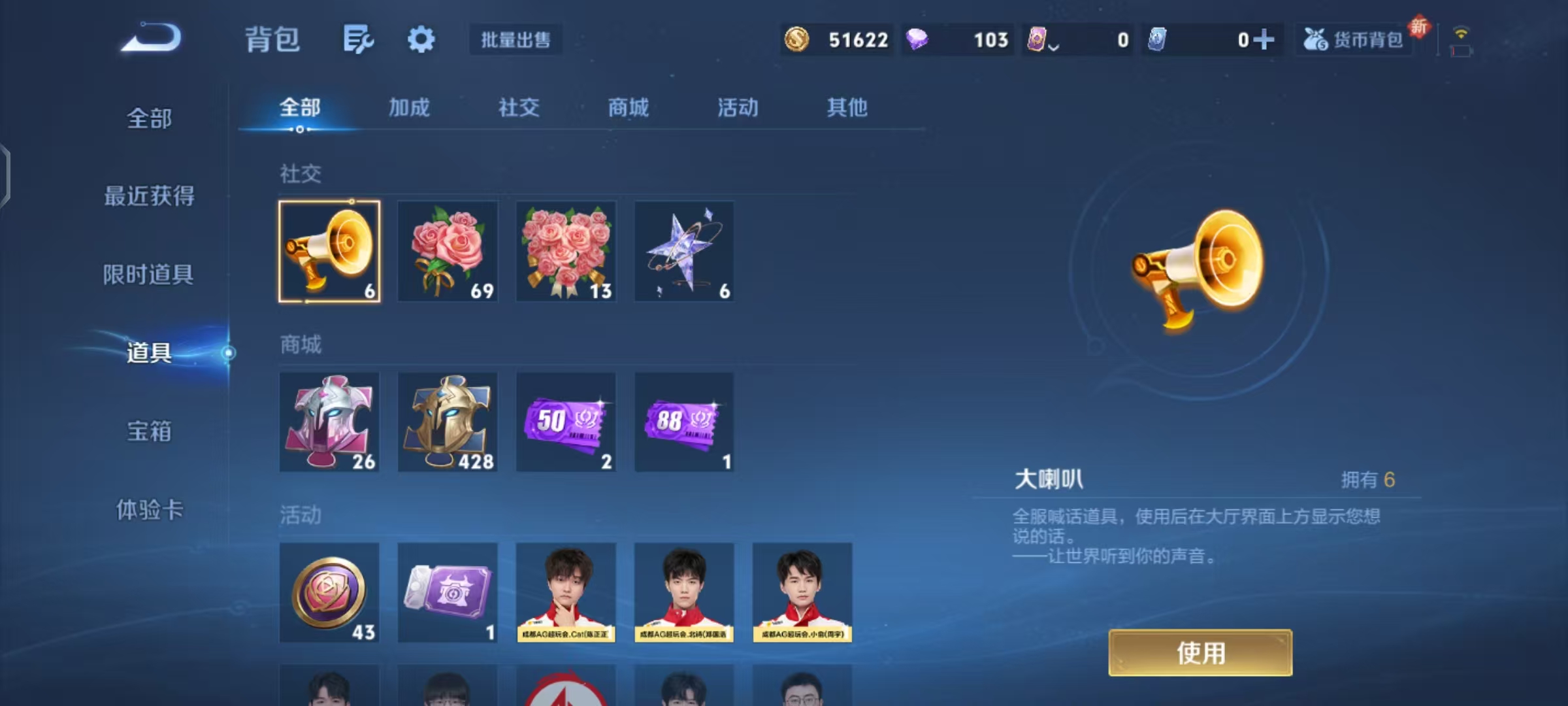Open the 宝箱 sidebar category
This screenshot has width=1568, height=706.
(x=149, y=431)
